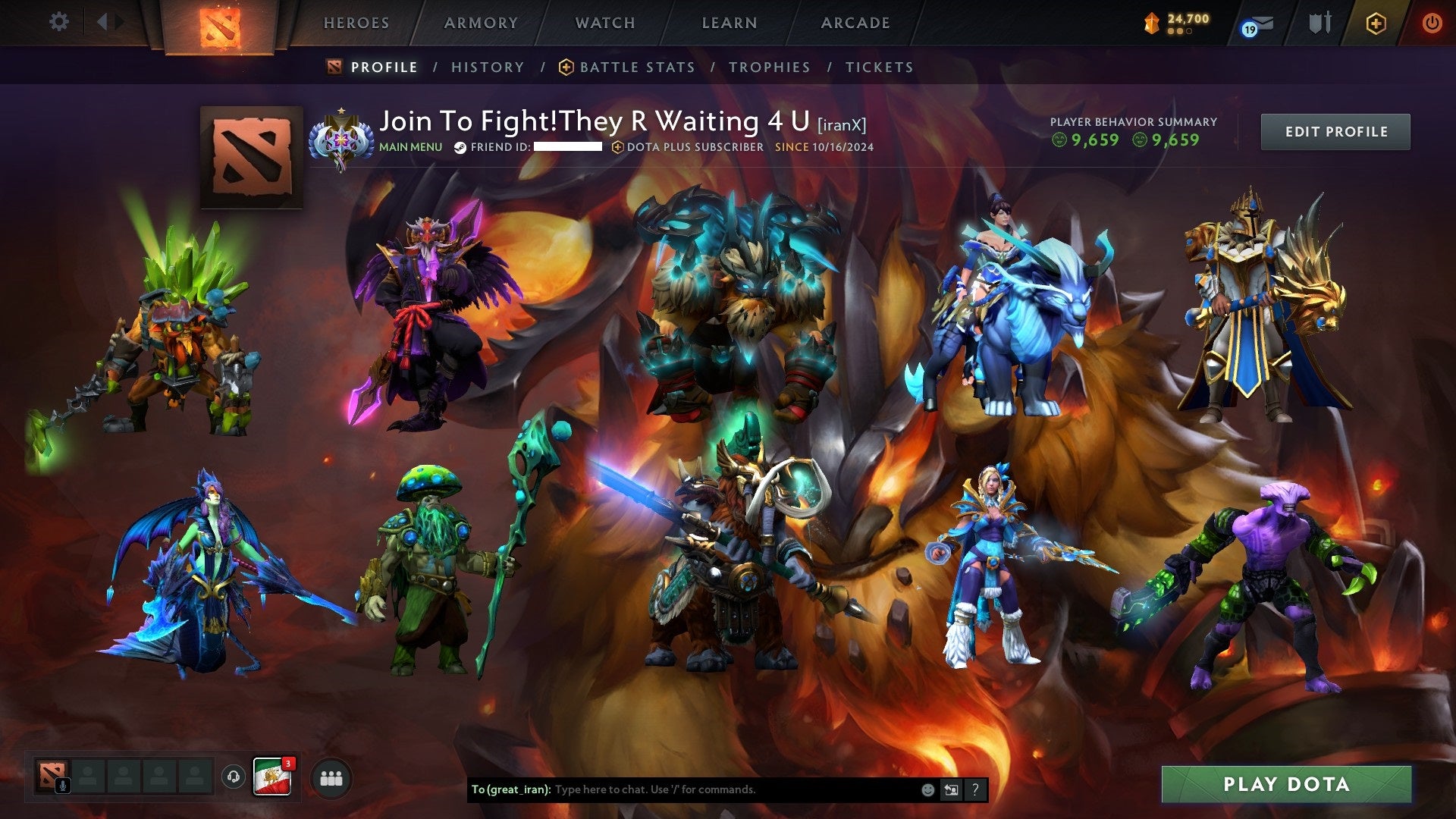1456x819 pixels.
Task: Click the power button to quit Dota
Action: [x=1432, y=23]
